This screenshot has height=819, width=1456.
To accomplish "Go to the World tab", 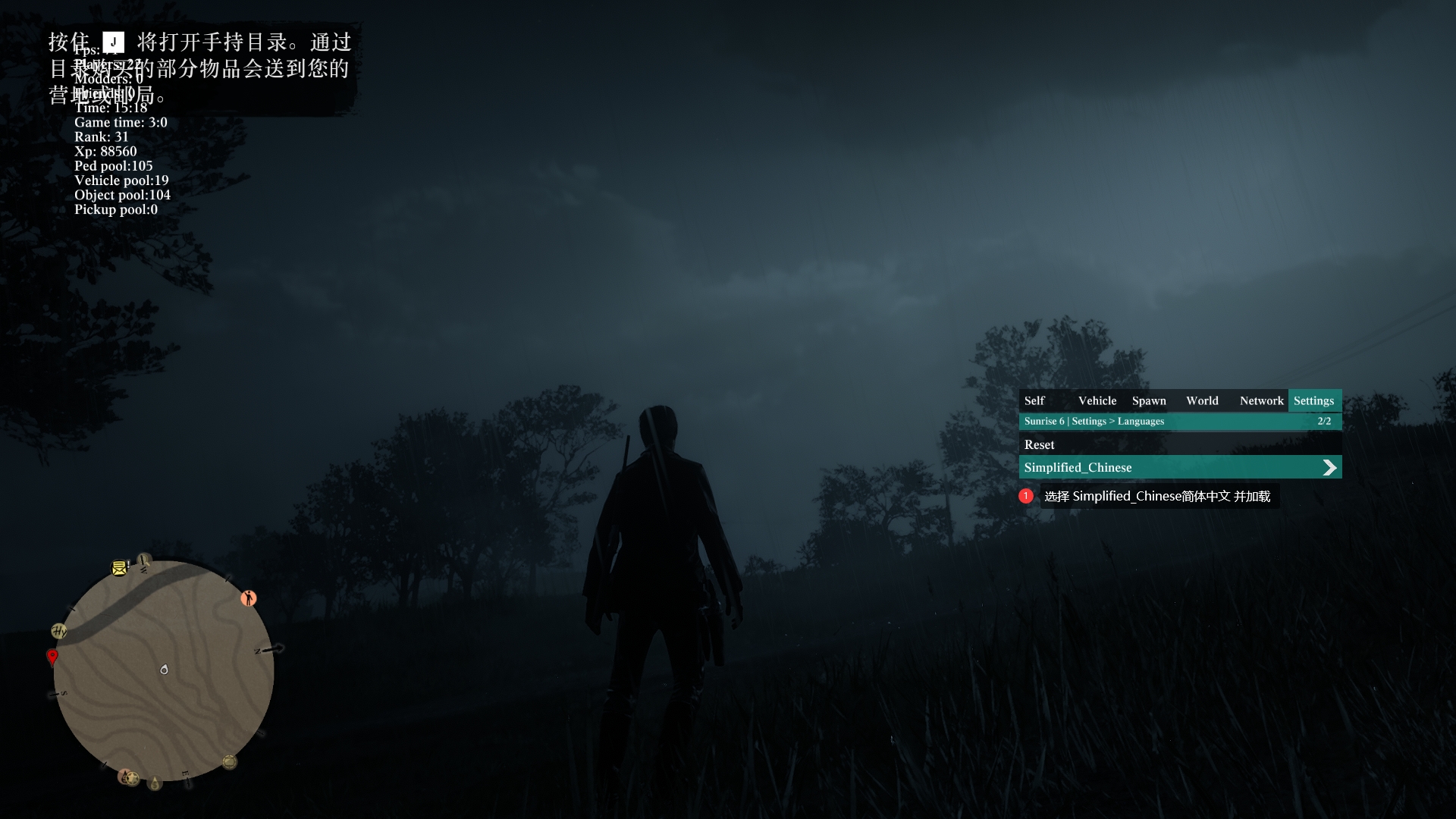I will [1202, 401].
